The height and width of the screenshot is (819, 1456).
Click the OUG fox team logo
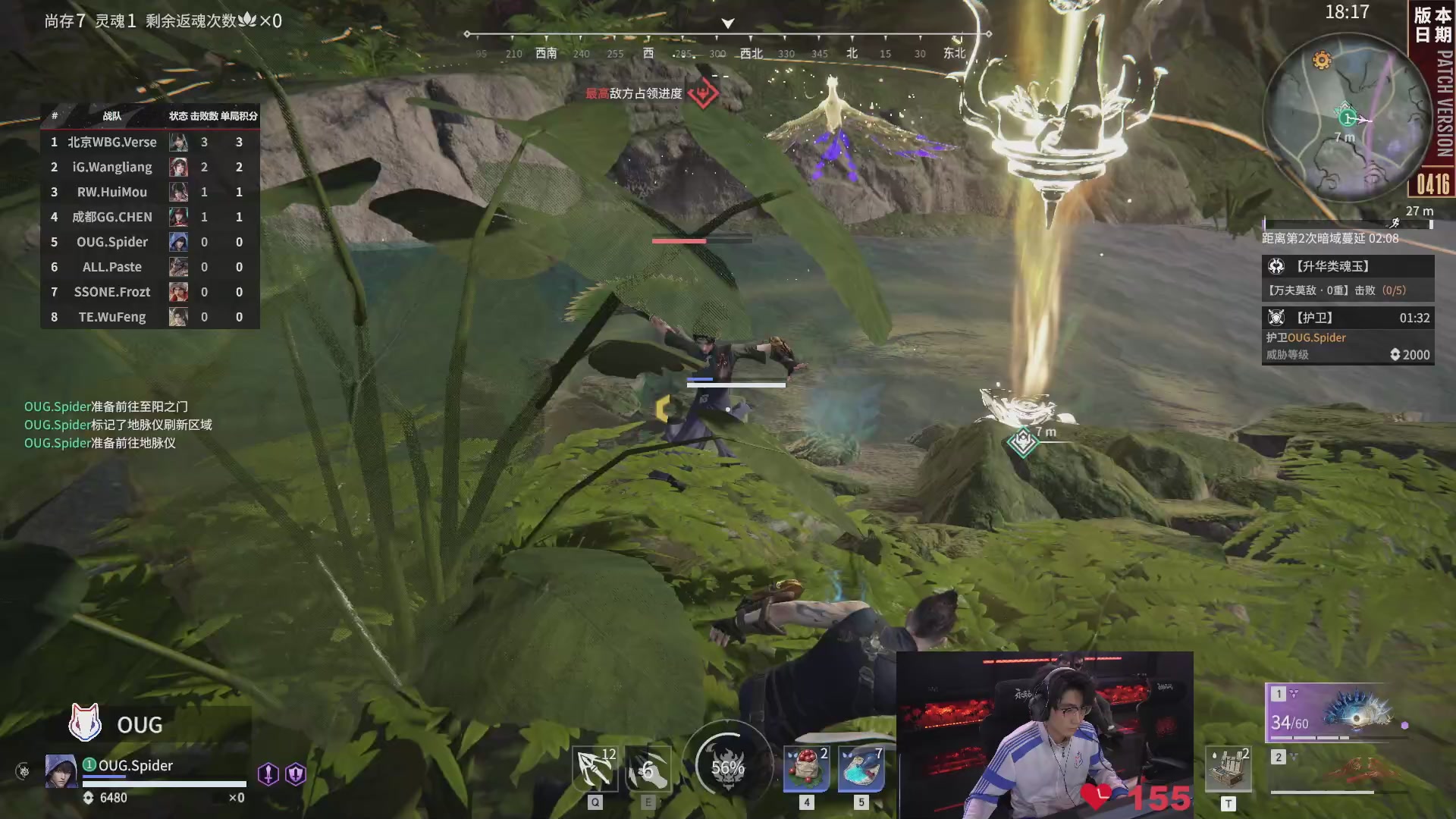coord(85,722)
